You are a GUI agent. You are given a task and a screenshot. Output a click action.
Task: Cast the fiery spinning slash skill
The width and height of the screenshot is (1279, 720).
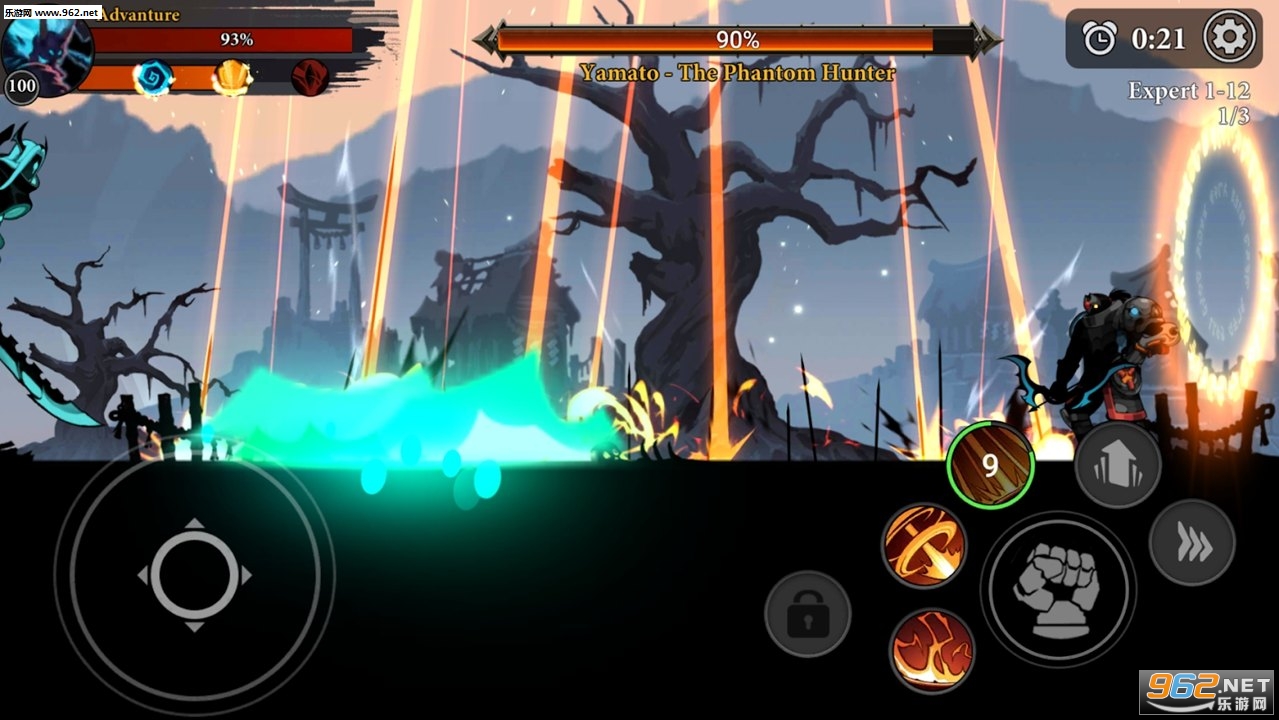(x=924, y=545)
